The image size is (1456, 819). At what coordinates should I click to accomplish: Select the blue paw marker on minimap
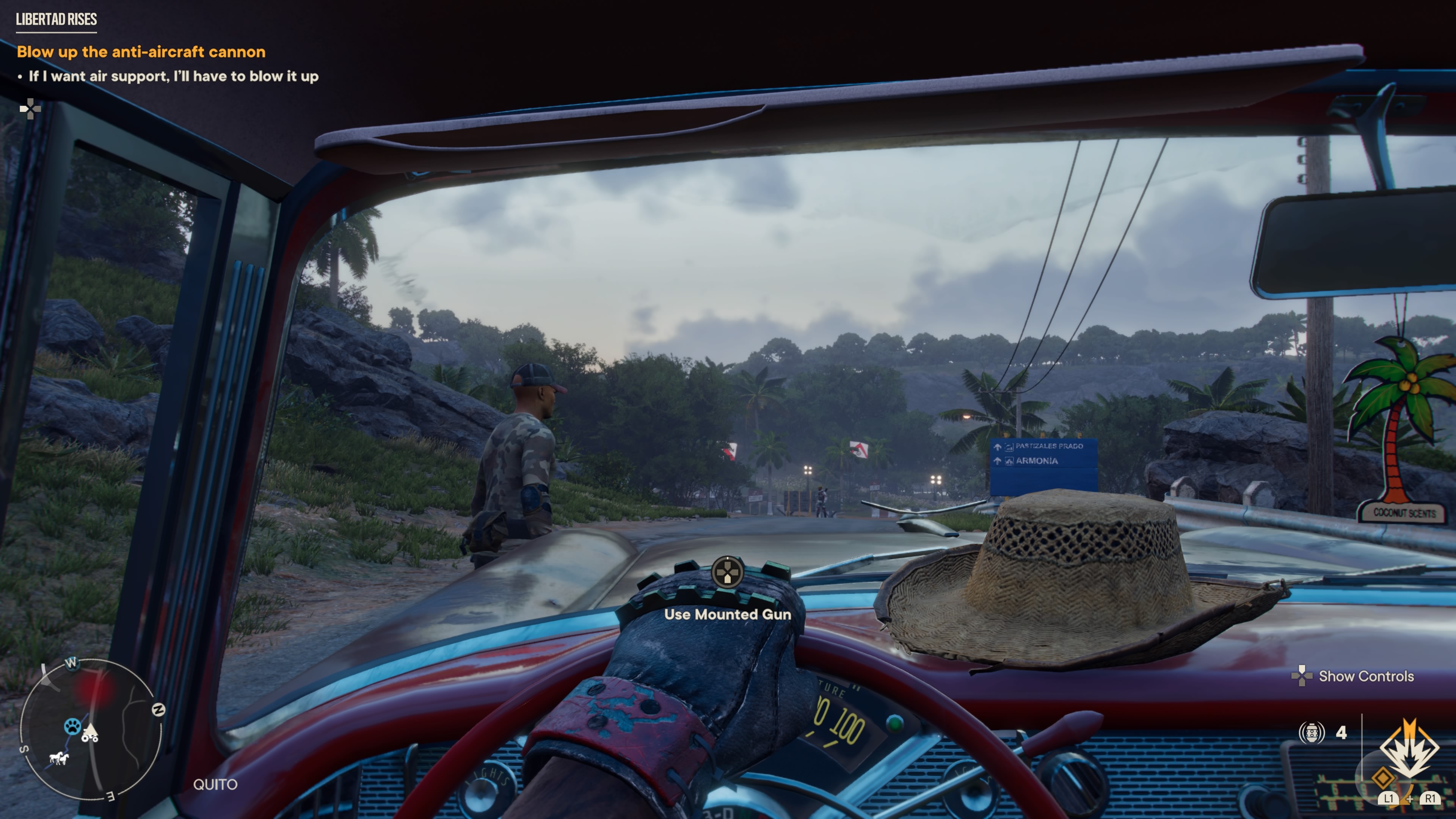pos(72,726)
